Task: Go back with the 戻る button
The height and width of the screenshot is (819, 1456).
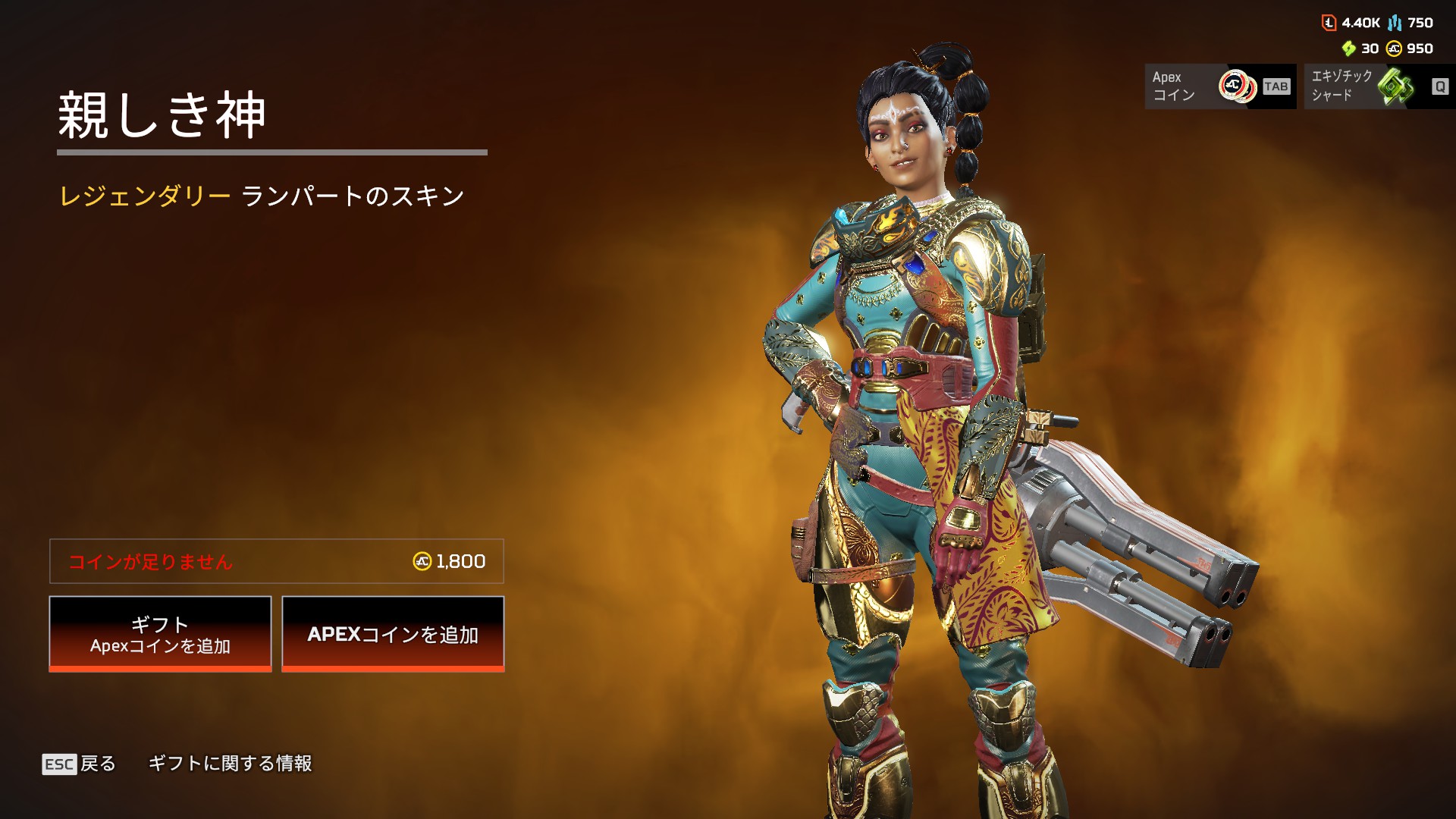Action: pyautogui.click(x=80, y=764)
